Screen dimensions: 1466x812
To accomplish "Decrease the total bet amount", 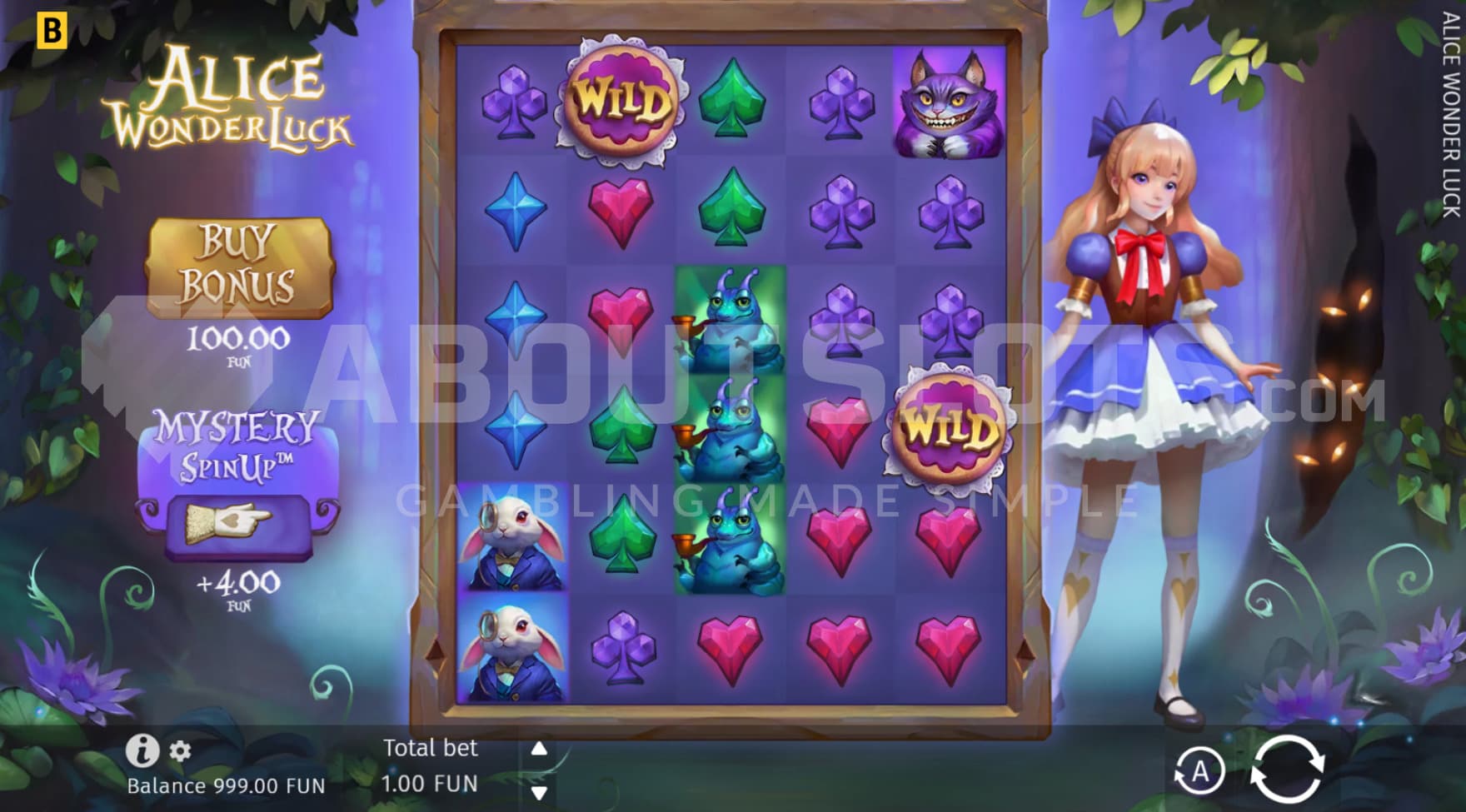I will pyautogui.click(x=539, y=792).
